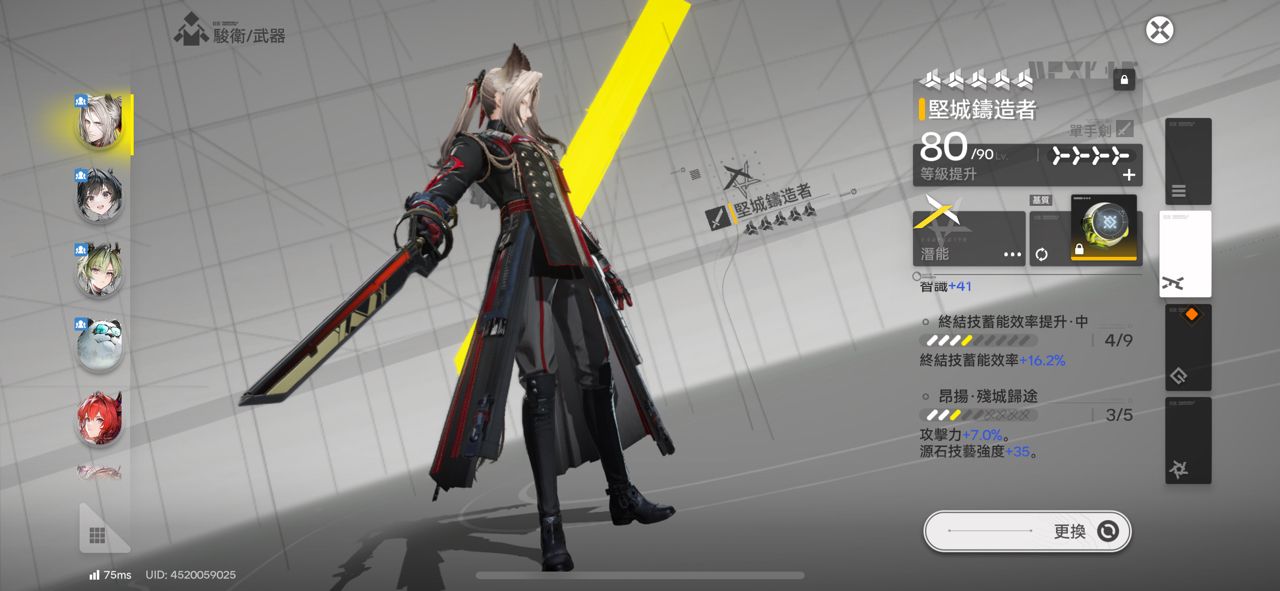Tap the 更換 button to change weapon
The height and width of the screenshot is (591, 1280).
click(x=1027, y=531)
